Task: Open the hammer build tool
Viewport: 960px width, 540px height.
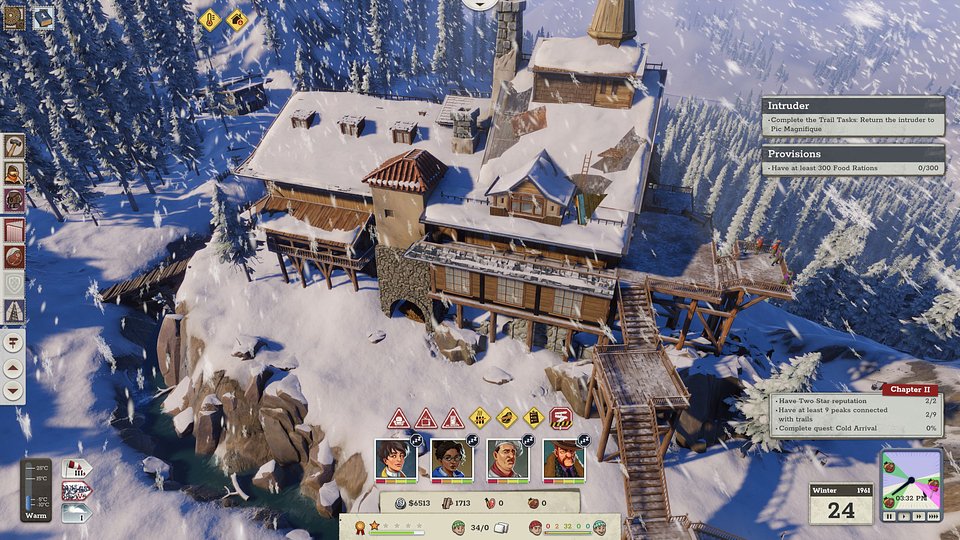Action: (14, 146)
